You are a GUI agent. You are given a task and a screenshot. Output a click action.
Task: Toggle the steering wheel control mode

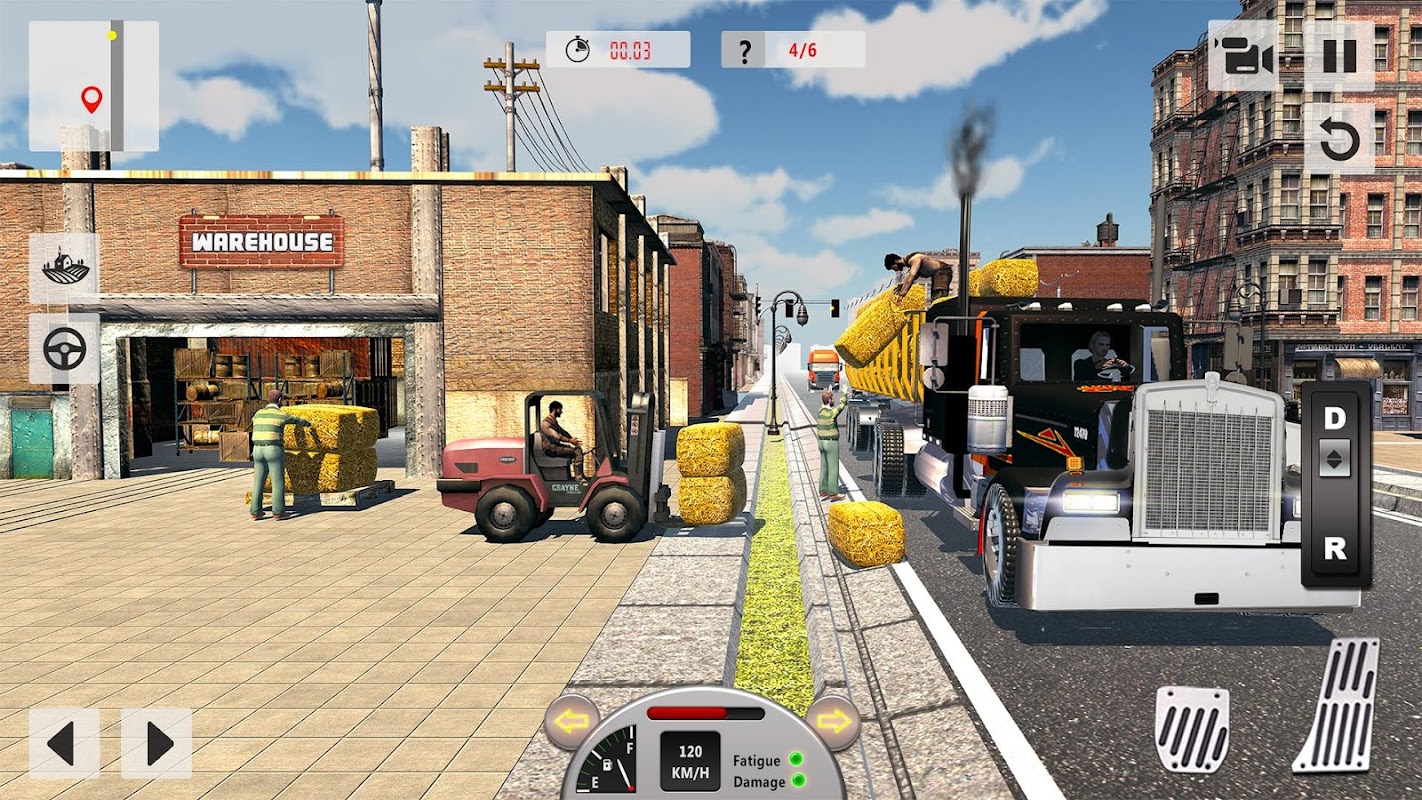[65, 349]
